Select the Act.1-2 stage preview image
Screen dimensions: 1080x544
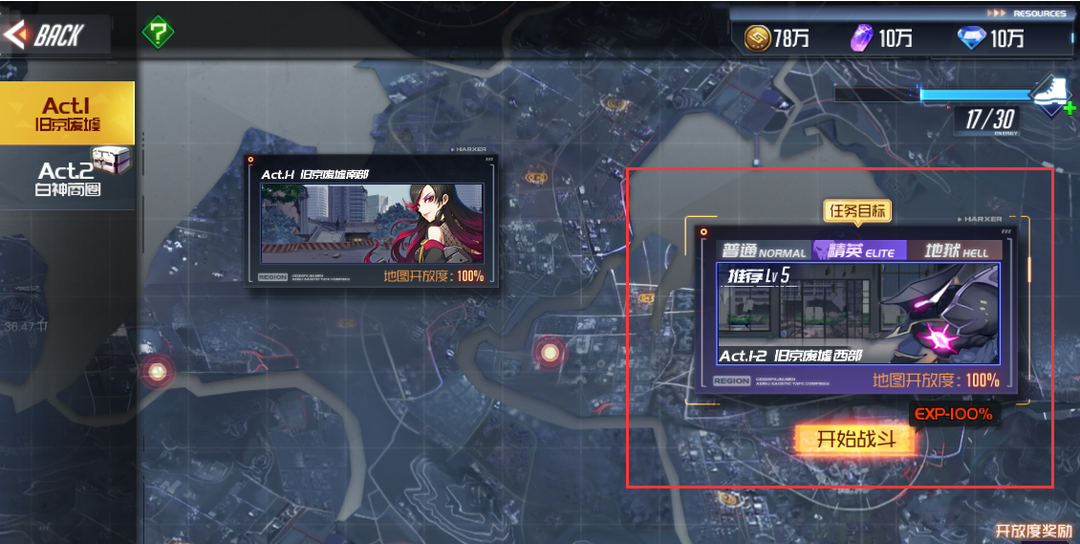(x=858, y=315)
